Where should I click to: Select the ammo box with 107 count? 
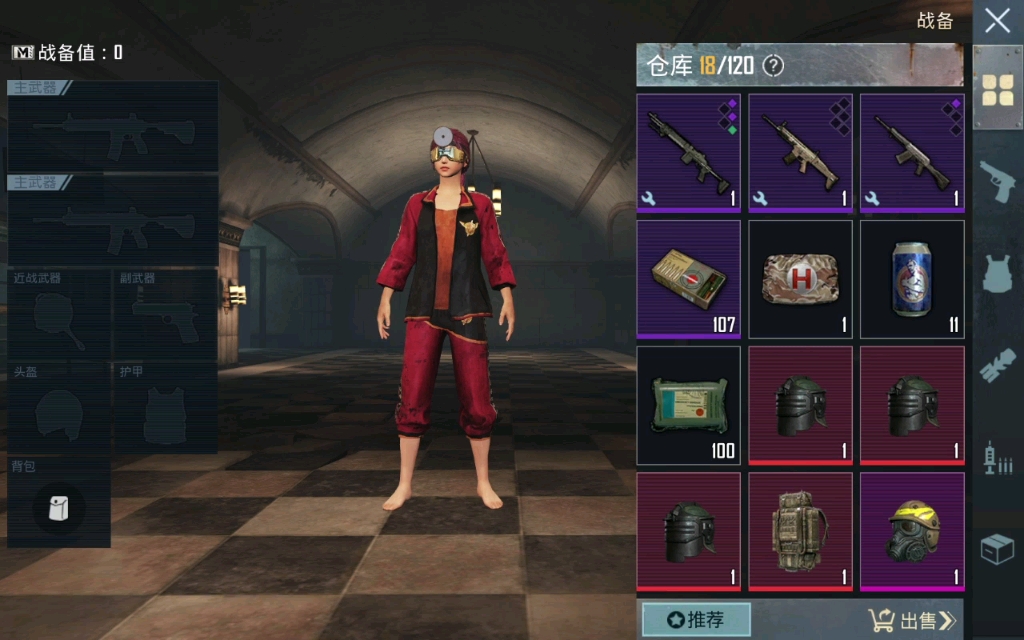(689, 279)
